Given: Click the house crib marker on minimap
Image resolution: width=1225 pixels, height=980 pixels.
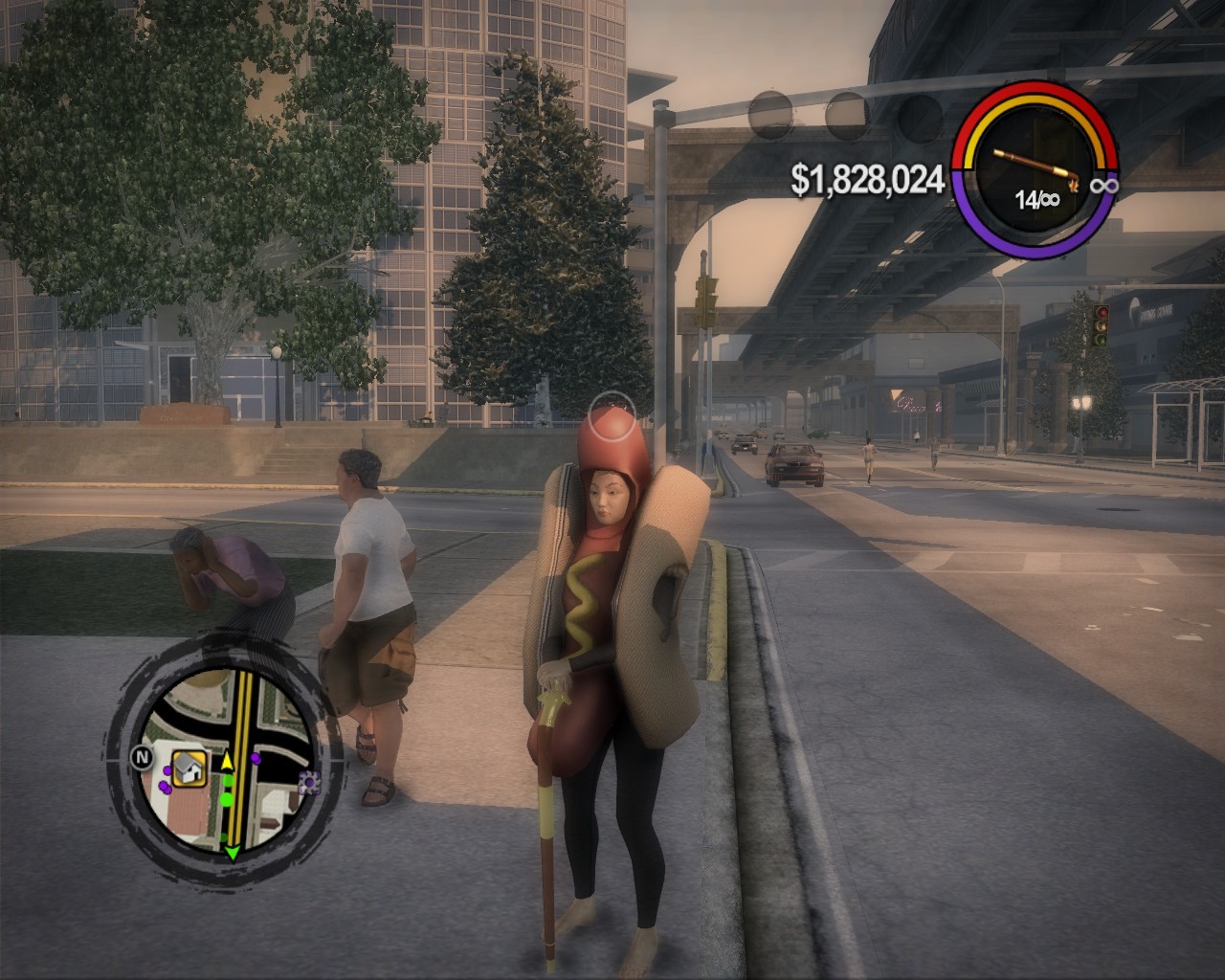Looking at the screenshot, I should (x=190, y=767).
